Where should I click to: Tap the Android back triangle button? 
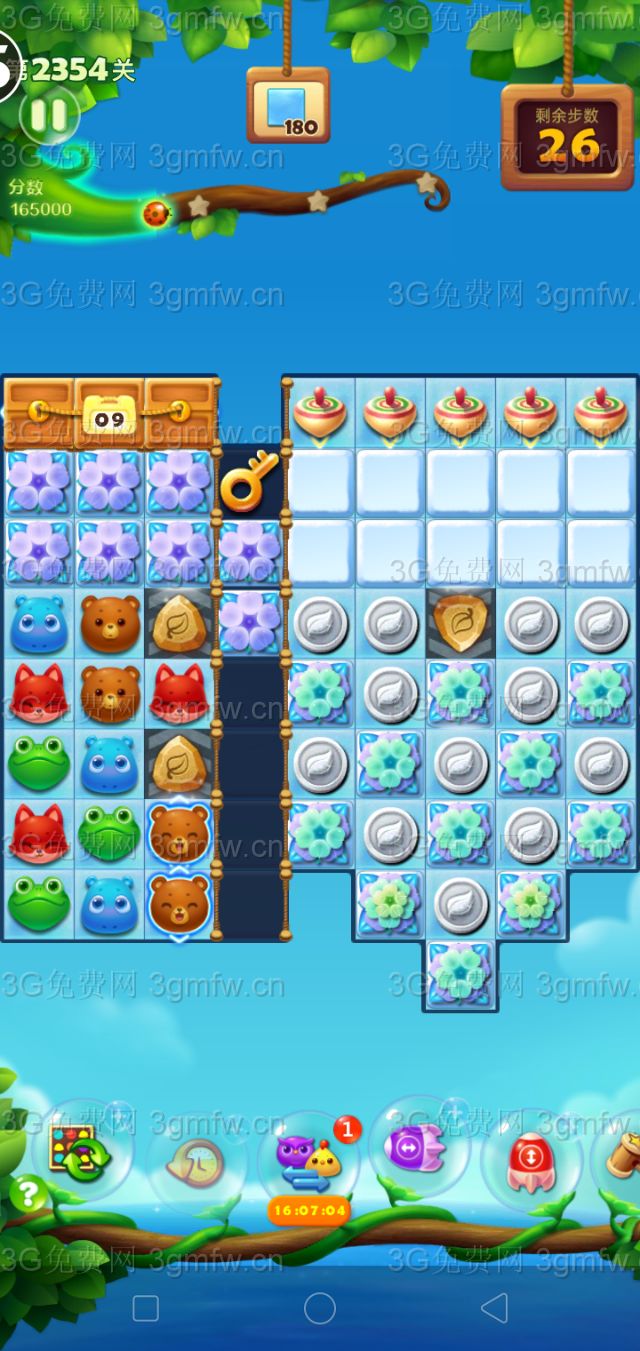click(494, 1307)
